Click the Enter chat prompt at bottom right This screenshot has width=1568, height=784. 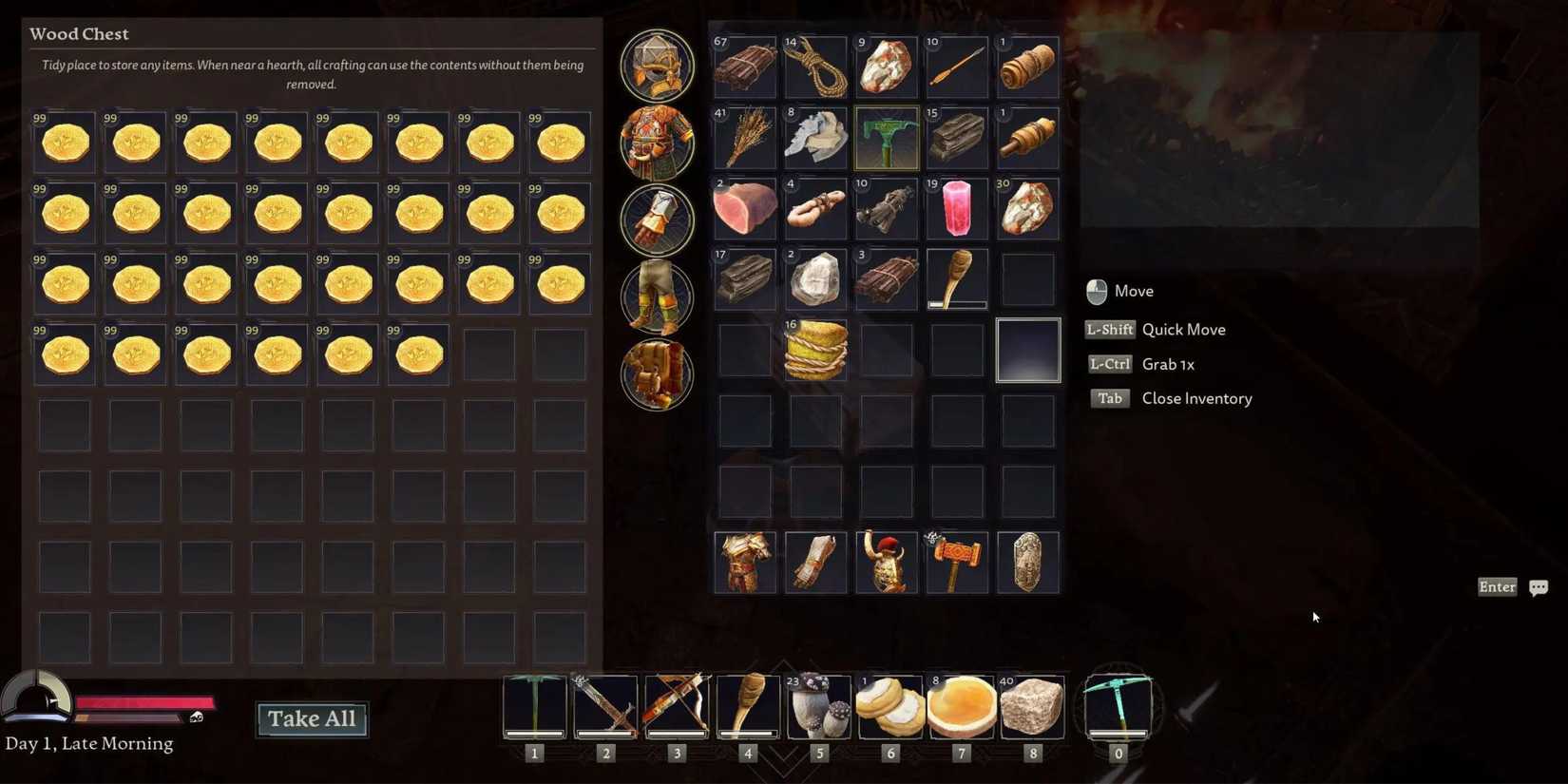coord(1496,587)
